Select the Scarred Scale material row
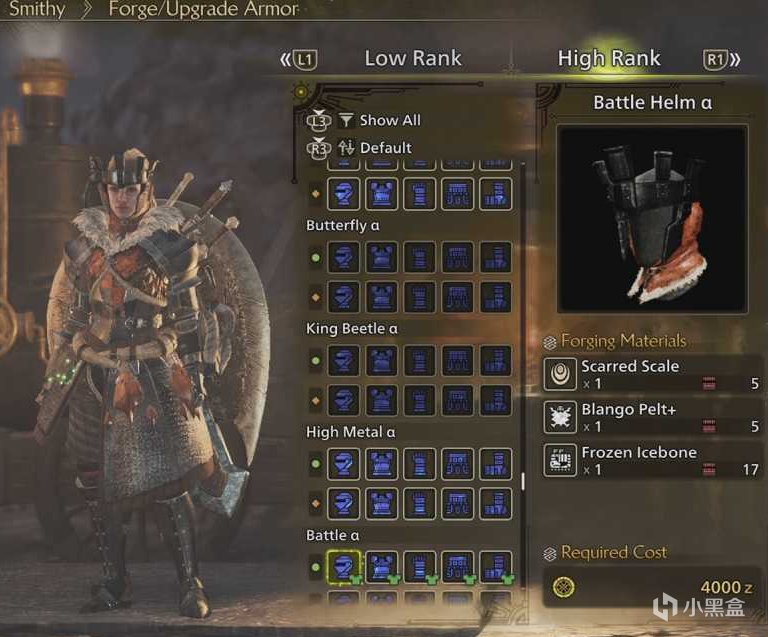This screenshot has height=637, width=768. tap(654, 374)
